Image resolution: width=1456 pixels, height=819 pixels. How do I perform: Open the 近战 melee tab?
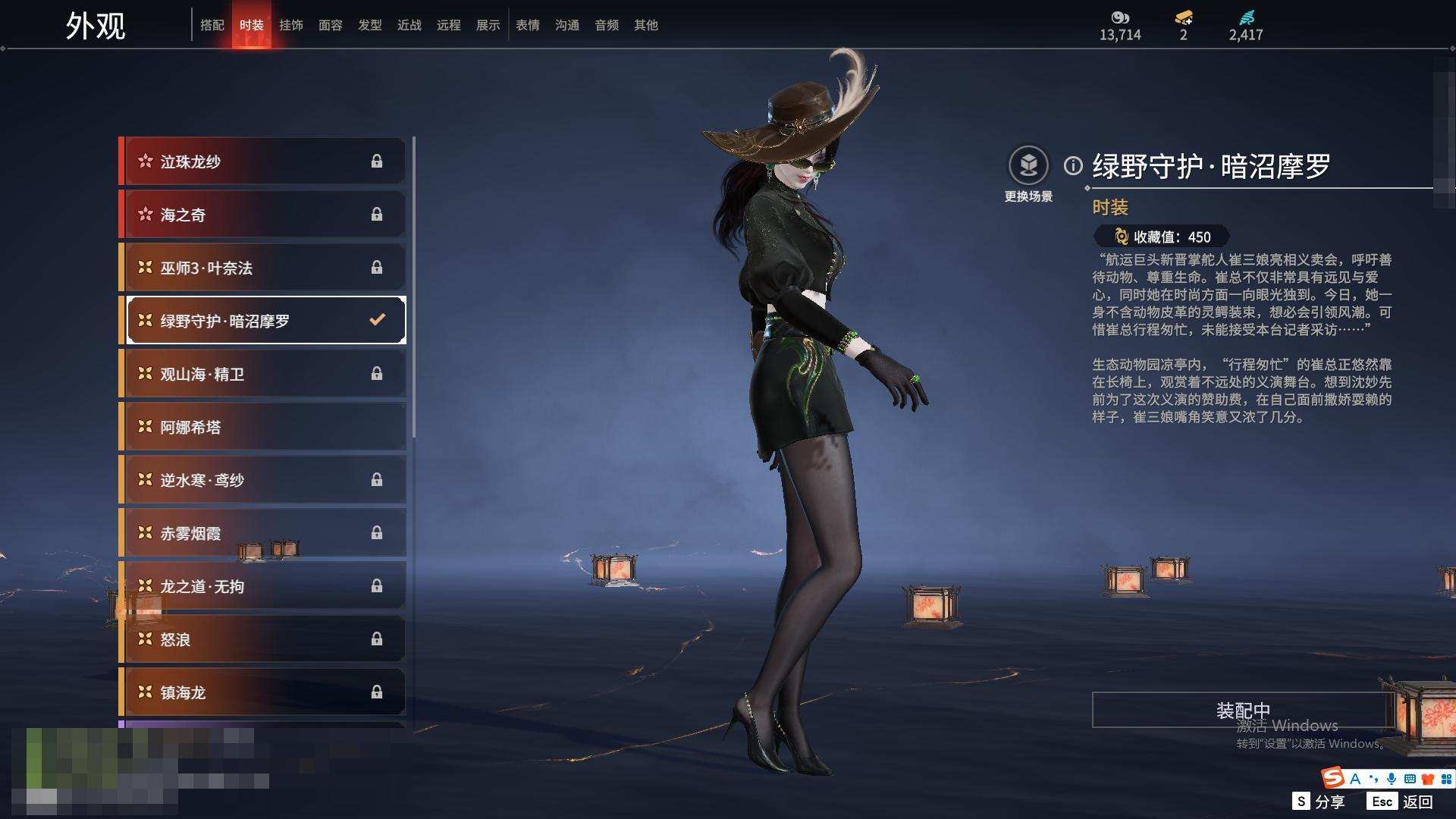409,25
